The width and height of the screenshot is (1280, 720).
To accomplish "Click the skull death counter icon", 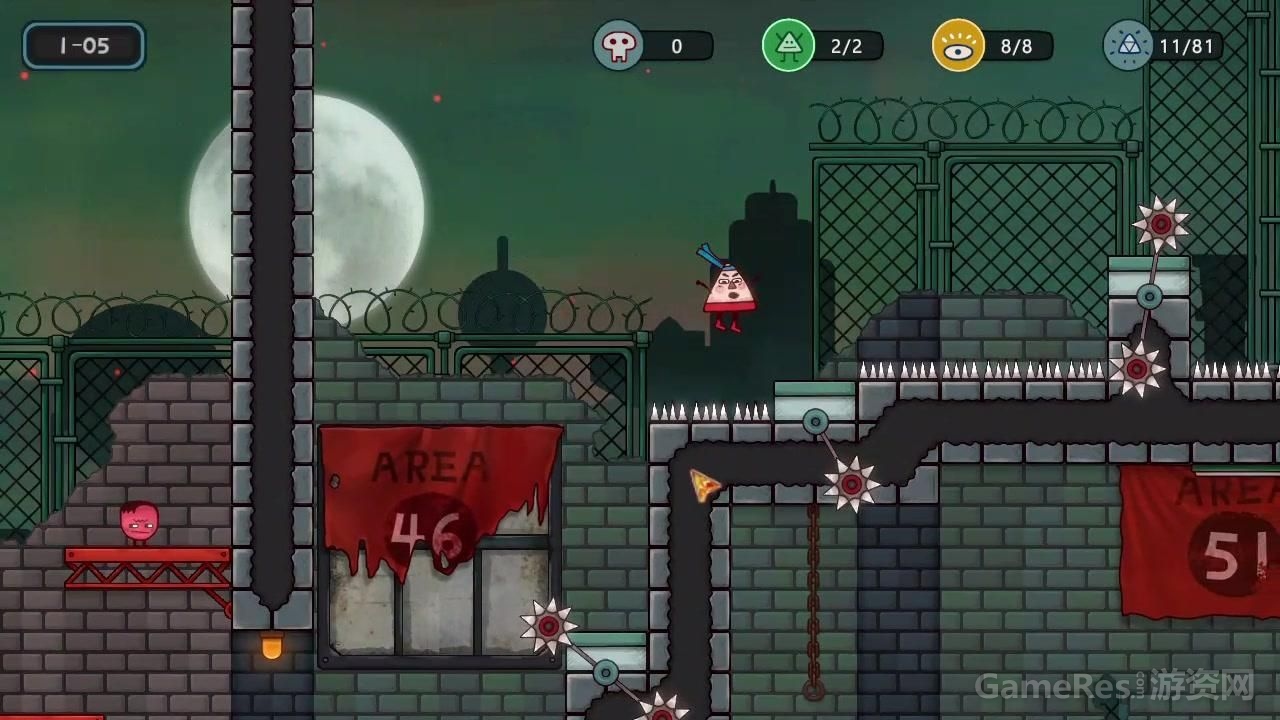I will (618, 46).
